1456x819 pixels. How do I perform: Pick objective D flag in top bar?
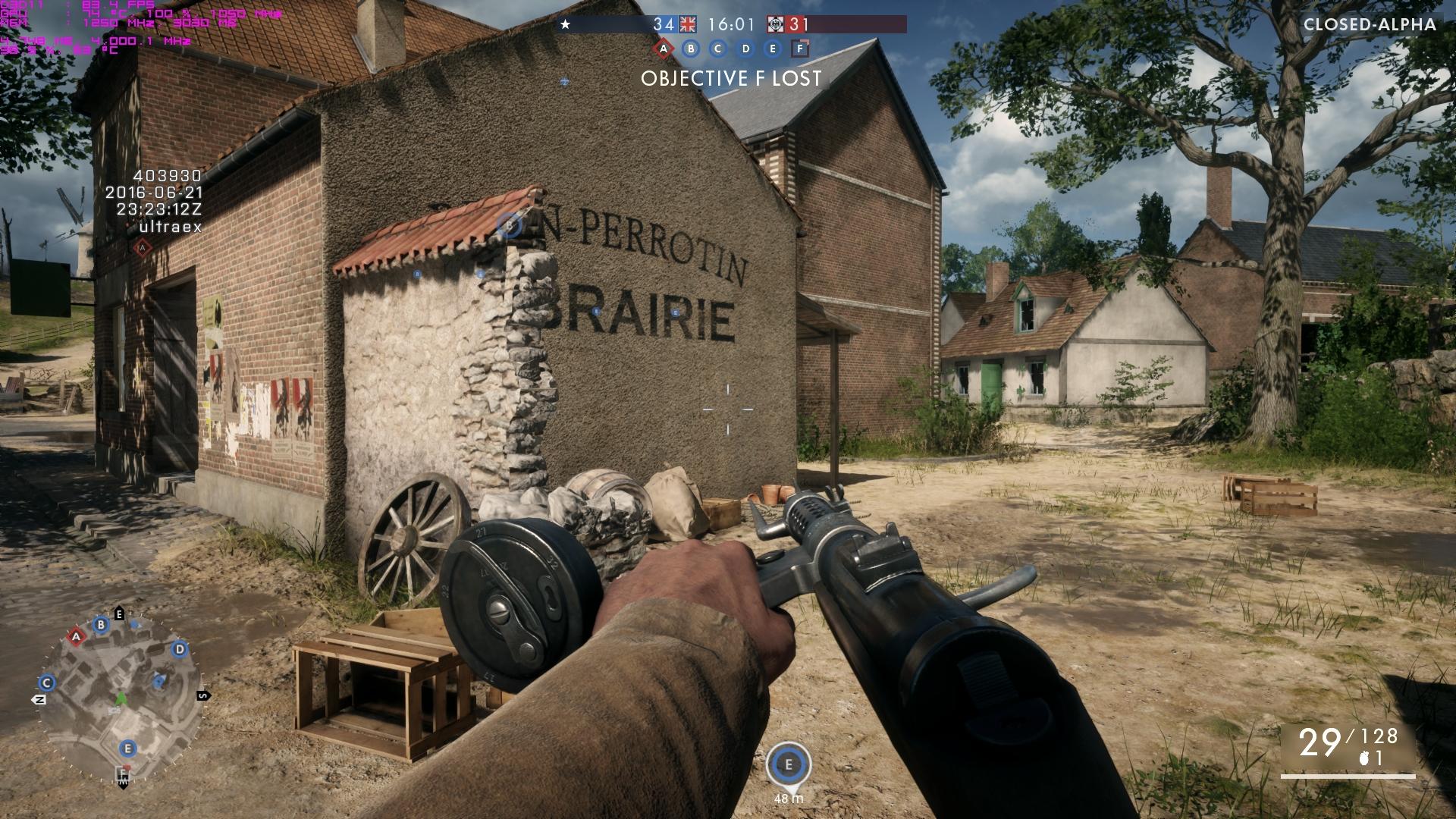point(745,49)
